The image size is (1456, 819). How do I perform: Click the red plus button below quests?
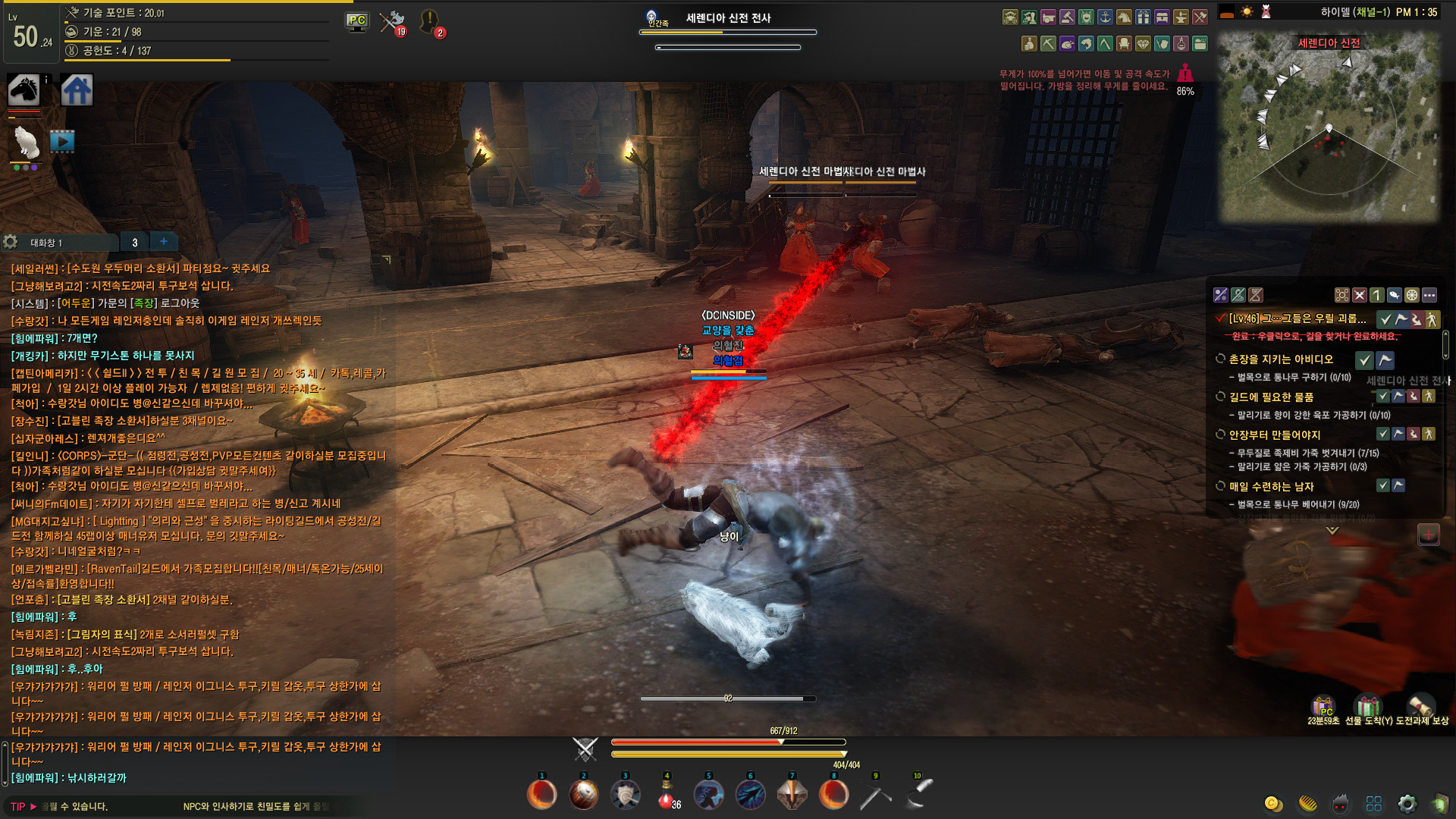pos(1428,535)
